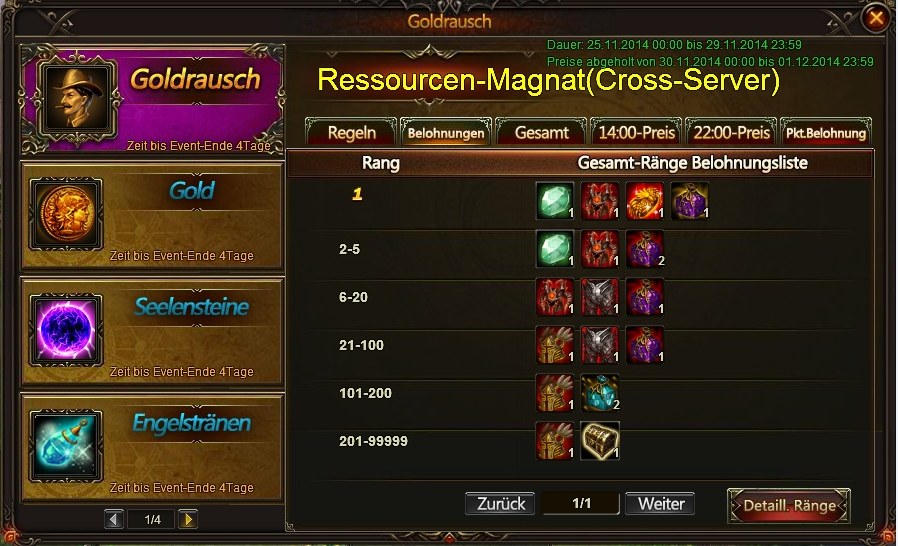Screen dimensions: 898x546
Task: Go to the next event list page arrow
Action: 187,519
